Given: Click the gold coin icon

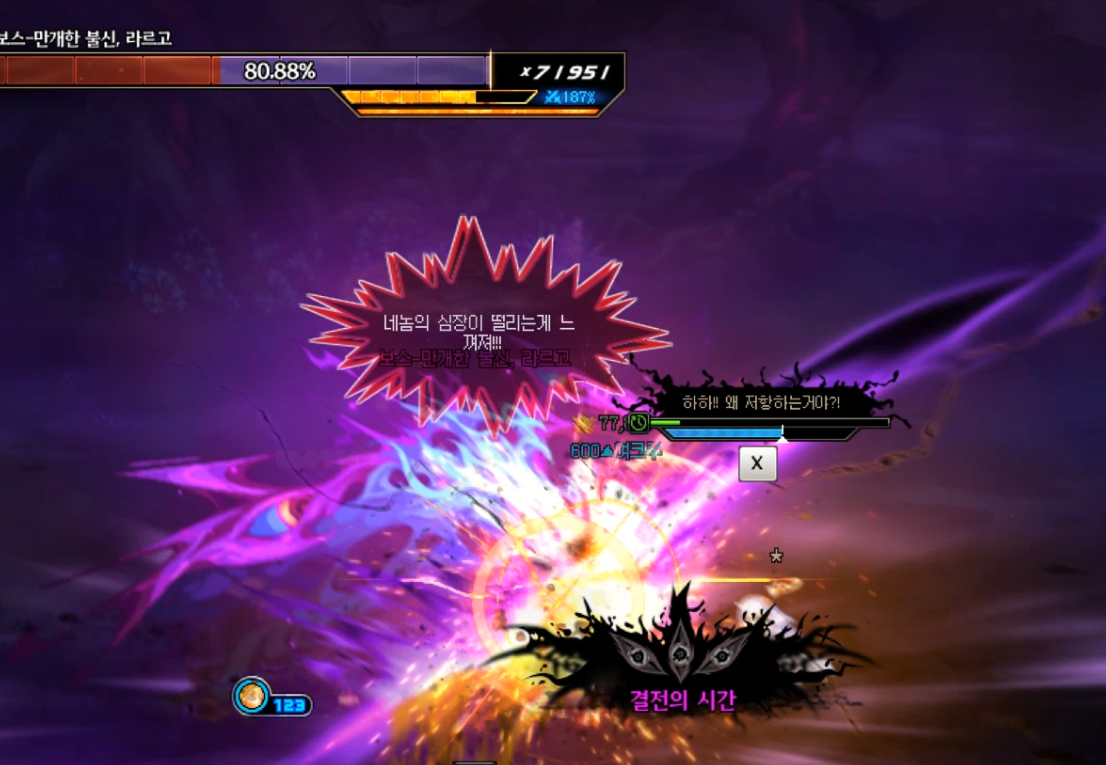Looking at the screenshot, I should click(252, 696).
